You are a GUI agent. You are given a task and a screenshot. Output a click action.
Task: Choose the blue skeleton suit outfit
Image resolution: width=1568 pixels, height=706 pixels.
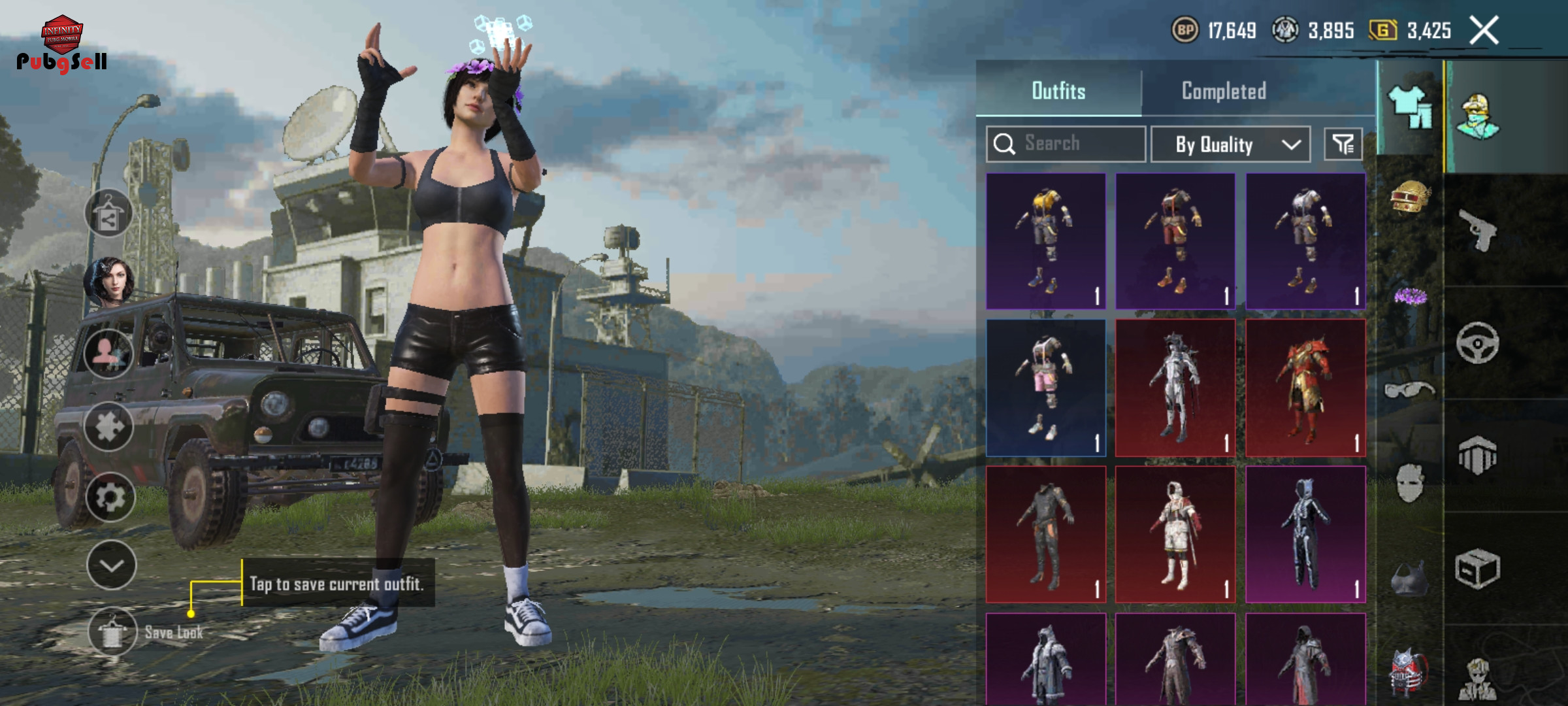(1305, 534)
